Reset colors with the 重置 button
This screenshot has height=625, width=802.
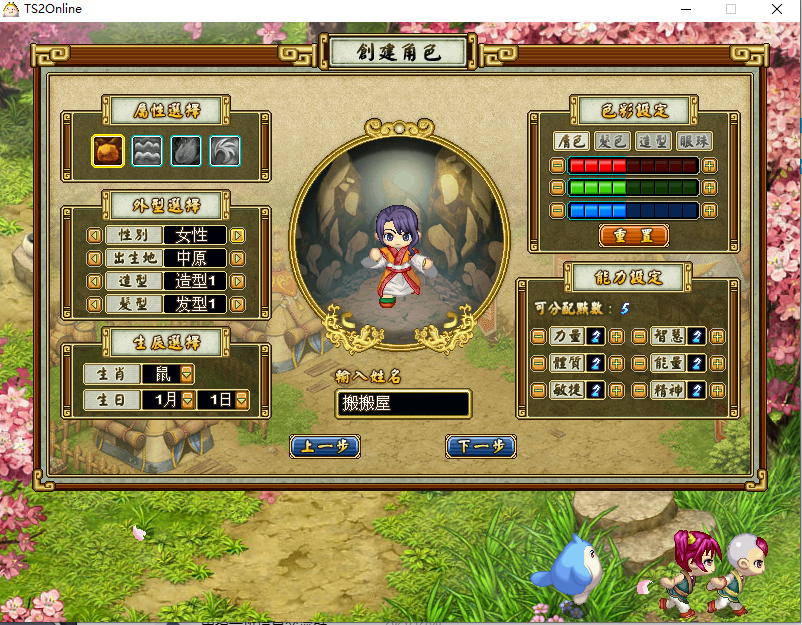tap(633, 236)
